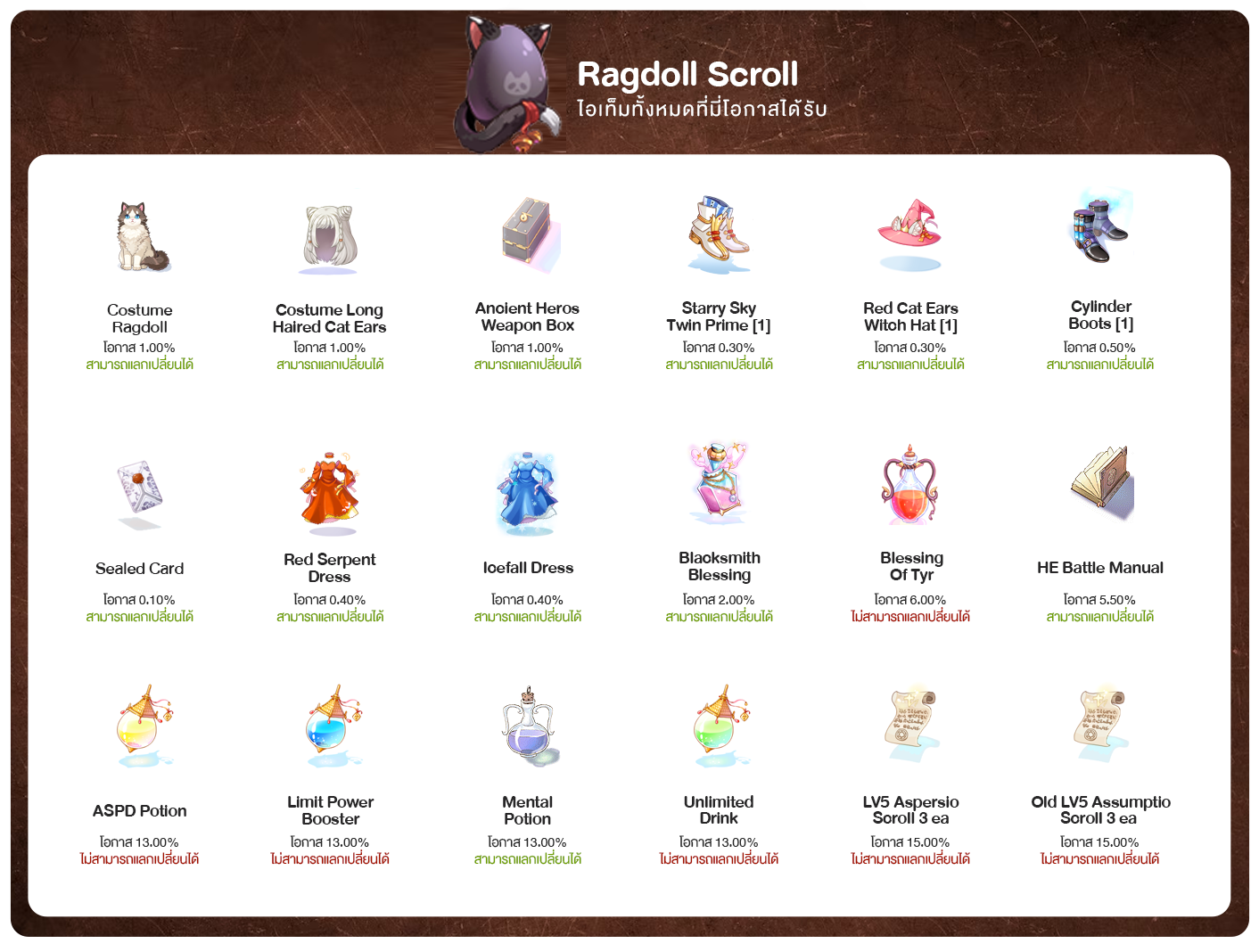1259x952 pixels.
Task: Select the green Unlimited Drink
Action: 720,726
